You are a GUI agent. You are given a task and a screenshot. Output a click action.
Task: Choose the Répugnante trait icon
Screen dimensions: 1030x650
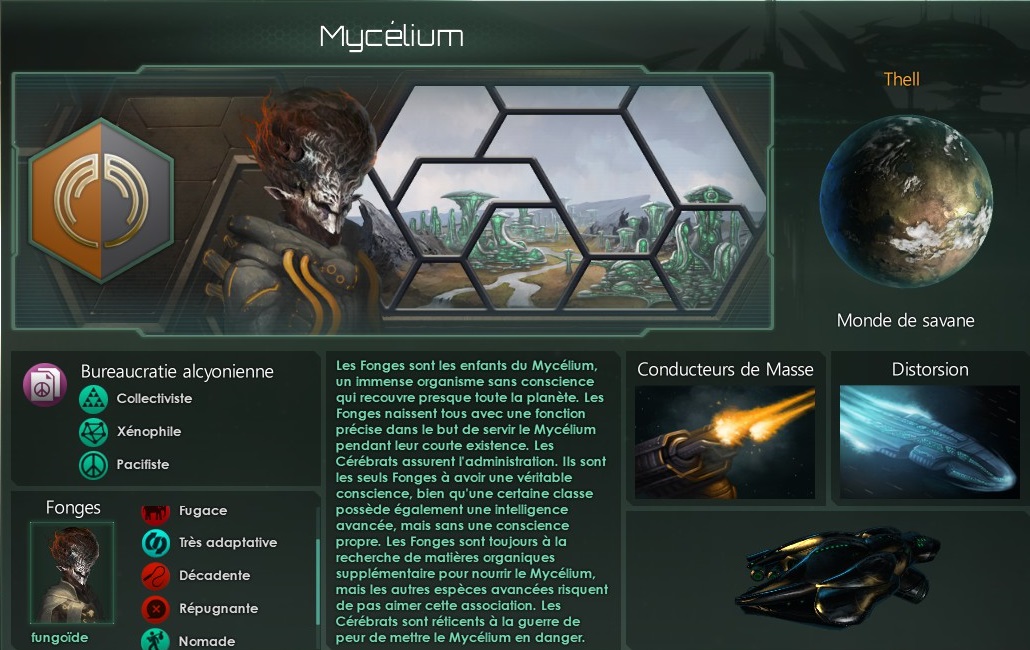point(155,608)
